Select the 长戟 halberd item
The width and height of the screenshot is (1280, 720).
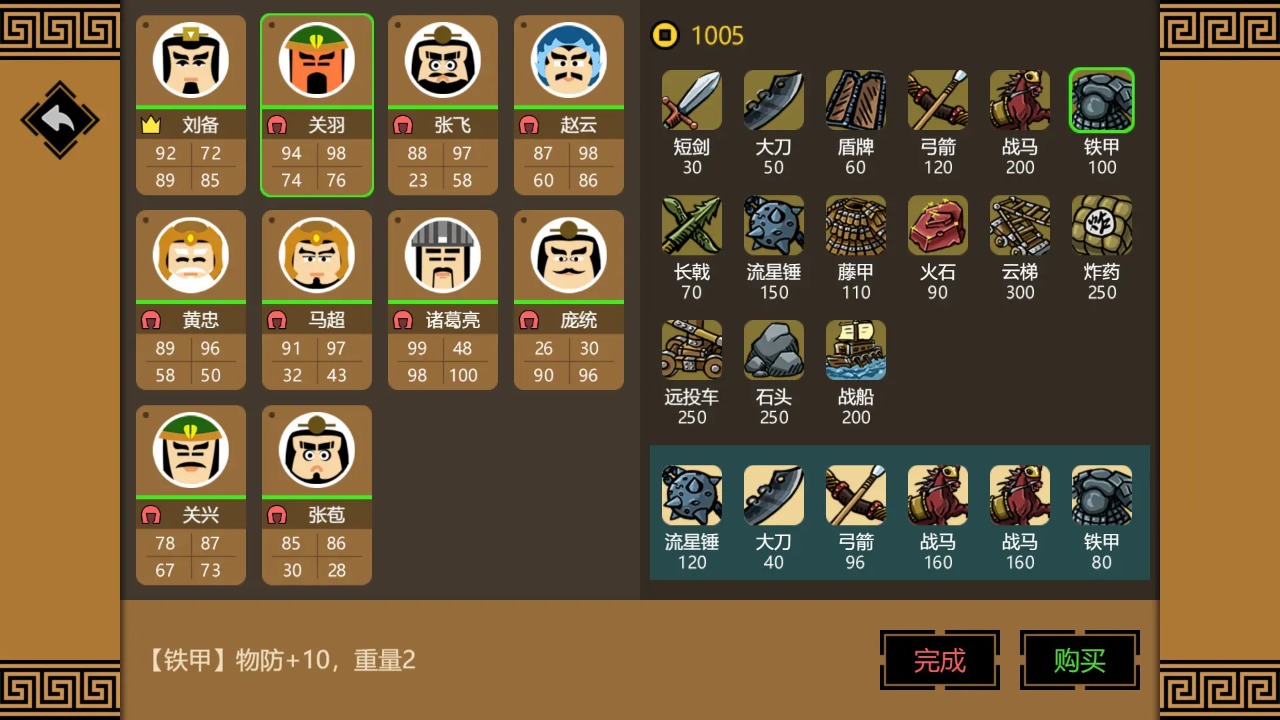coord(691,225)
